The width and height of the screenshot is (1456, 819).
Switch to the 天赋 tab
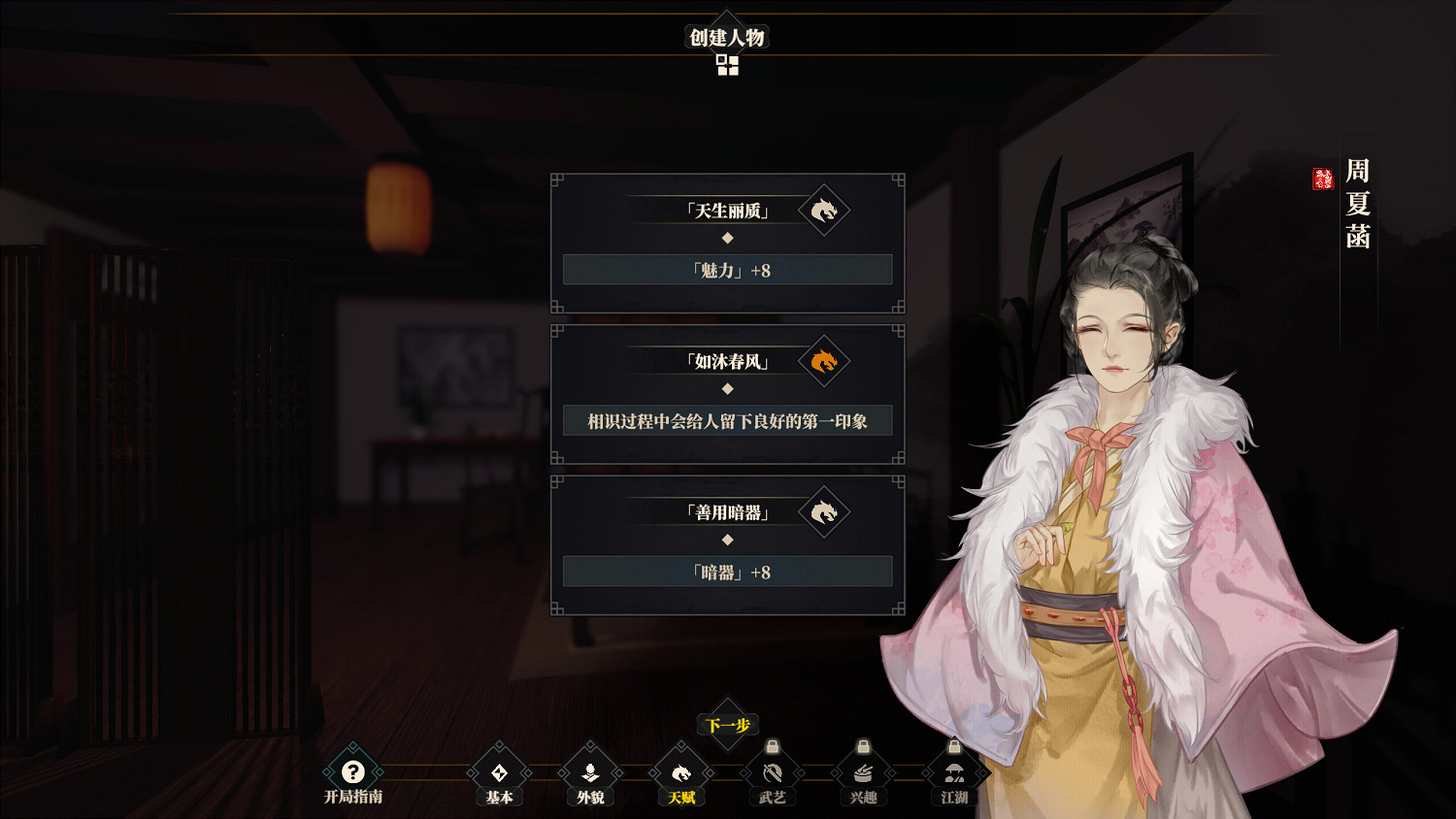pos(681,772)
